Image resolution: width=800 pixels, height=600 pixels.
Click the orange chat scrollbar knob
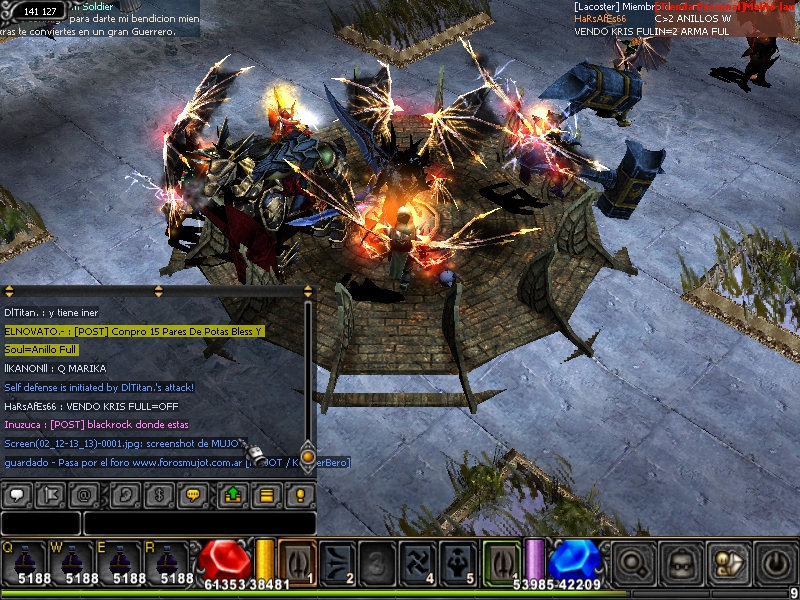(x=308, y=456)
